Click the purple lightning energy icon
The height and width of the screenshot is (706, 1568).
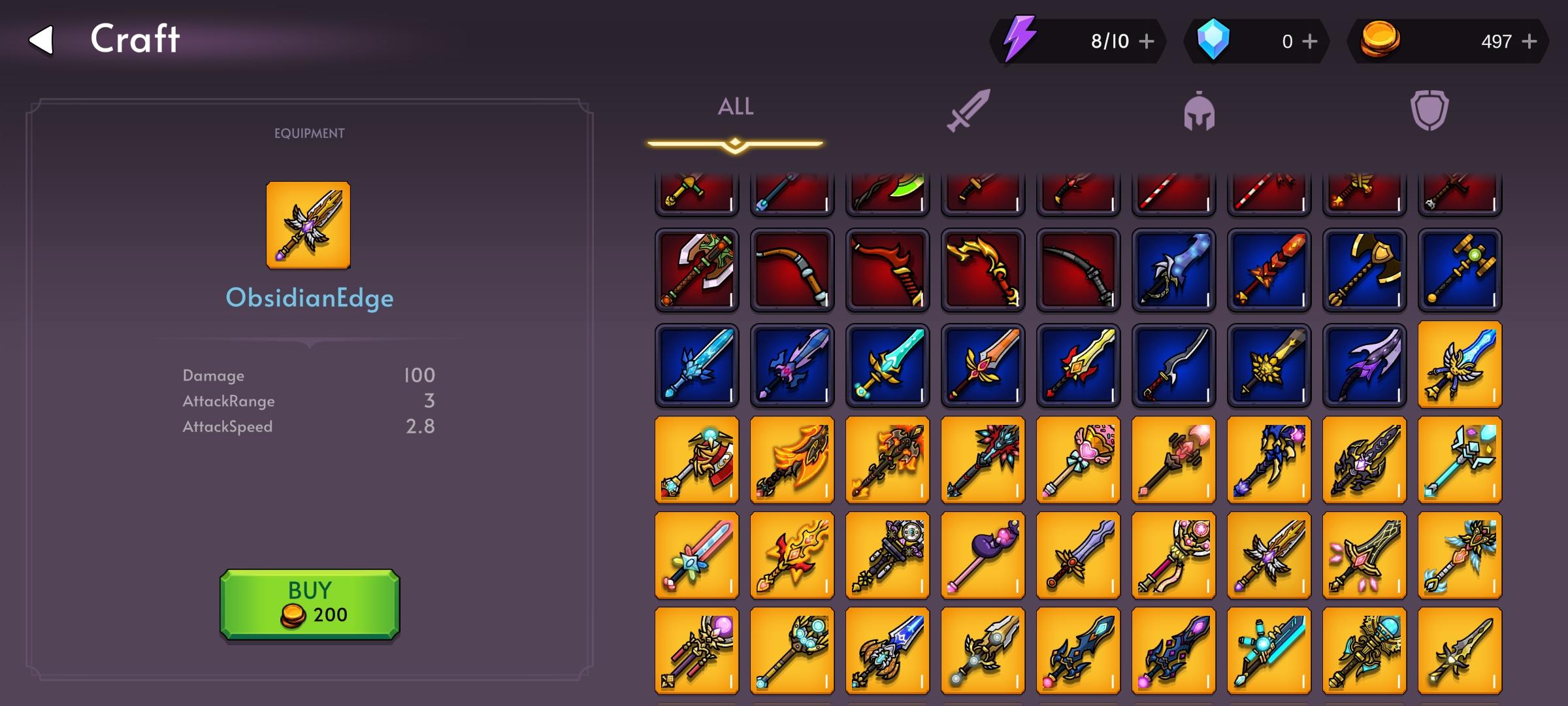[x=1019, y=41]
